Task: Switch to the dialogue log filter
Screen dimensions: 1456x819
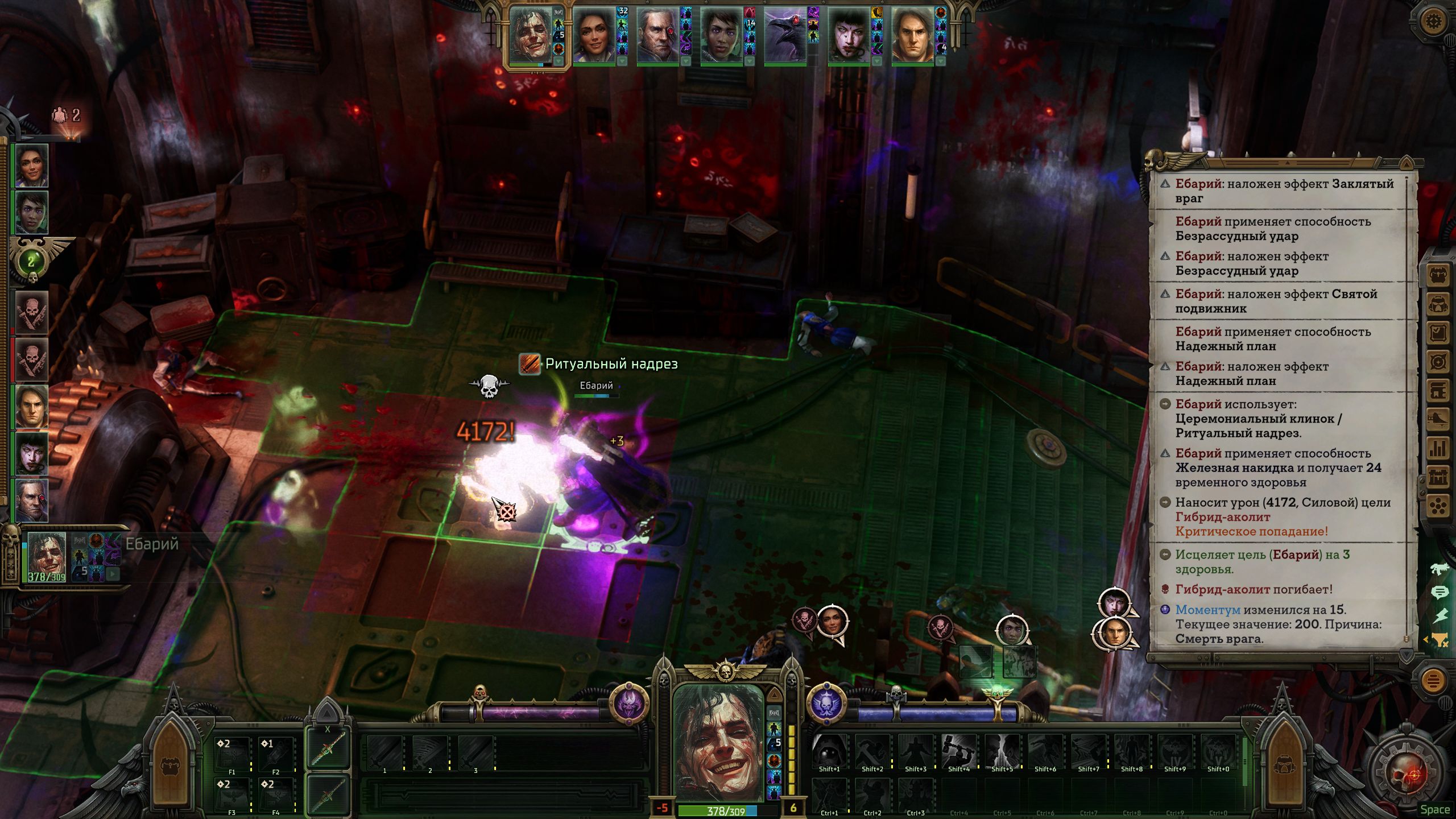Action: coord(1440,593)
